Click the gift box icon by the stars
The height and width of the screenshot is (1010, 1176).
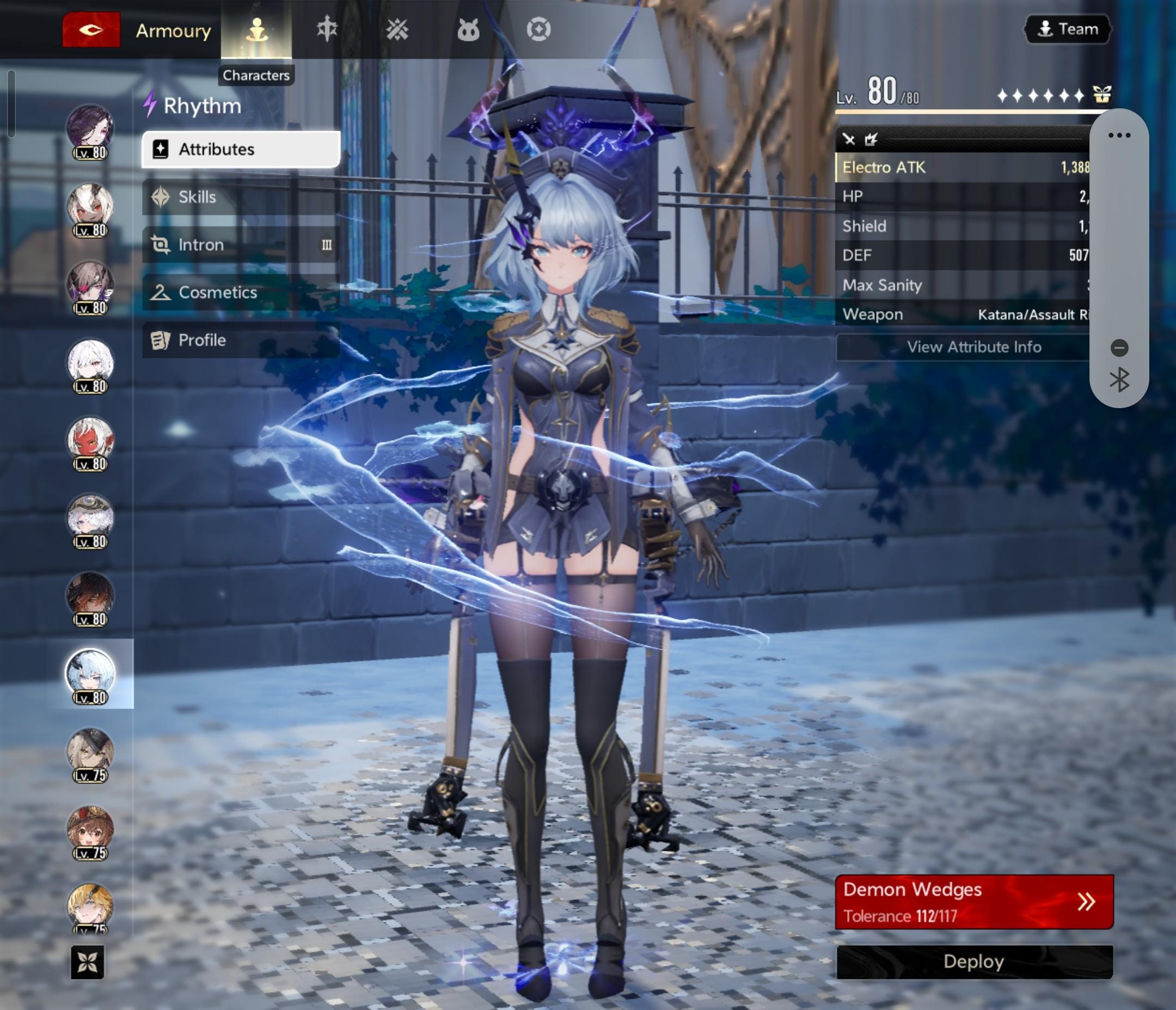tap(1101, 94)
